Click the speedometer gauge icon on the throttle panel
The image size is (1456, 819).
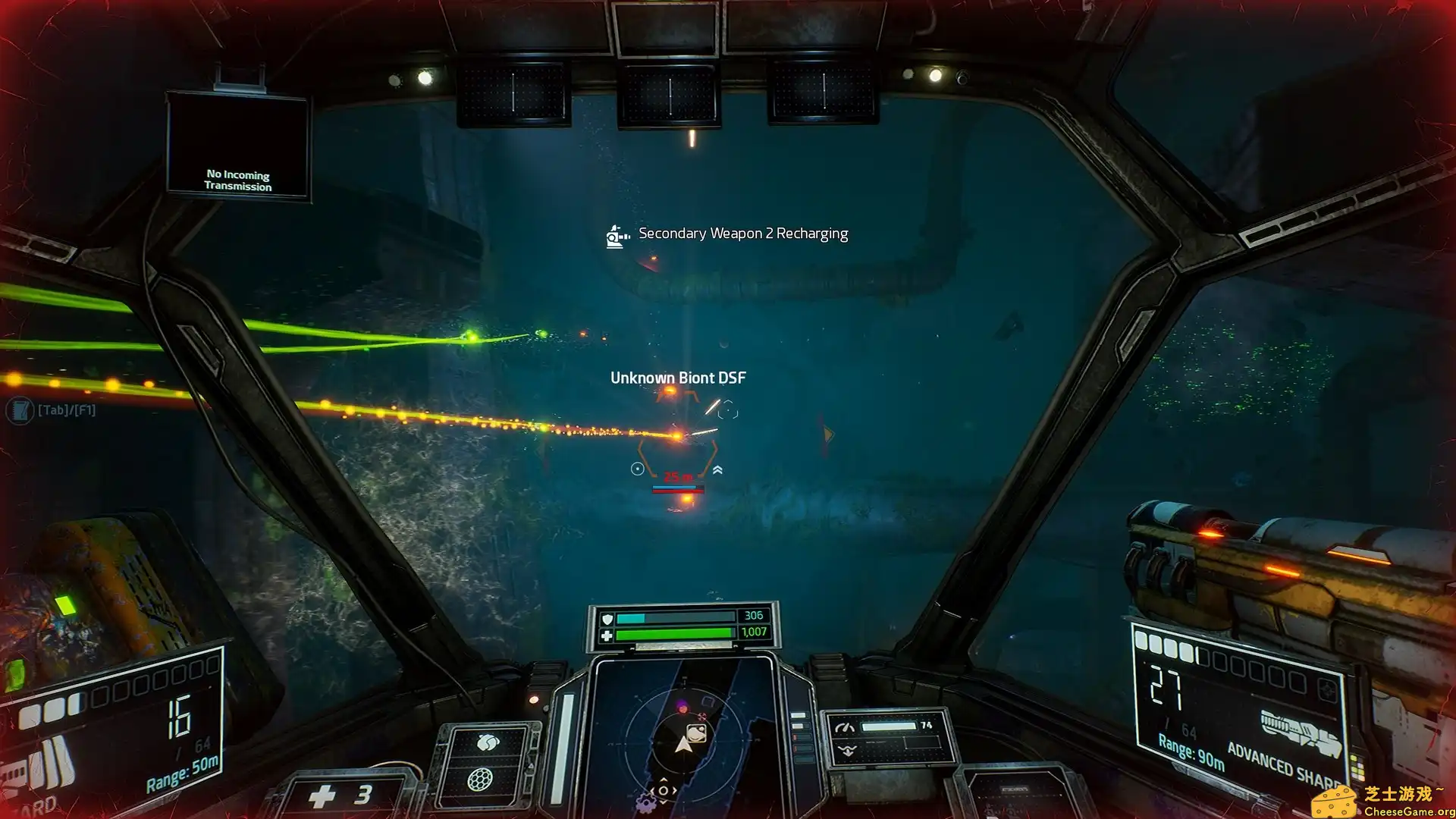click(x=844, y=726)
